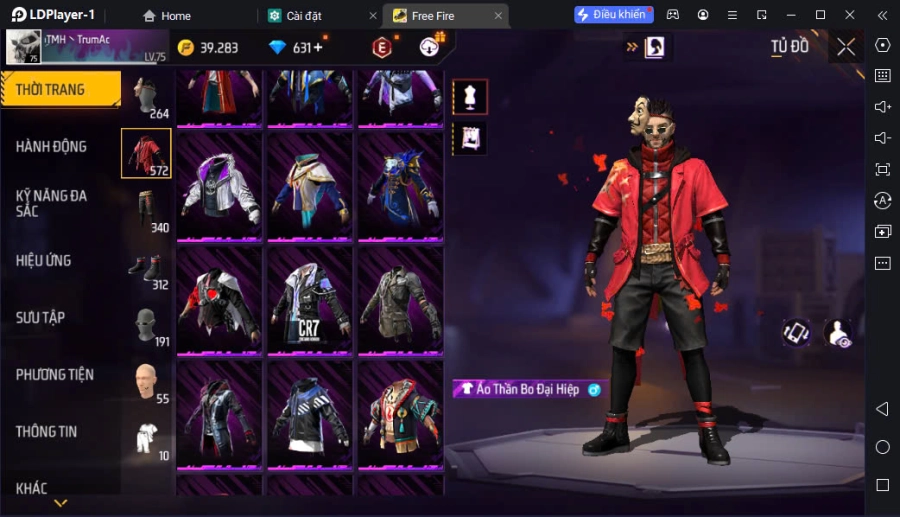The image size is (900, 517).
Task: Switch to Kỹ Năng Đa Sắc section
Action: (x=52, y=203)
